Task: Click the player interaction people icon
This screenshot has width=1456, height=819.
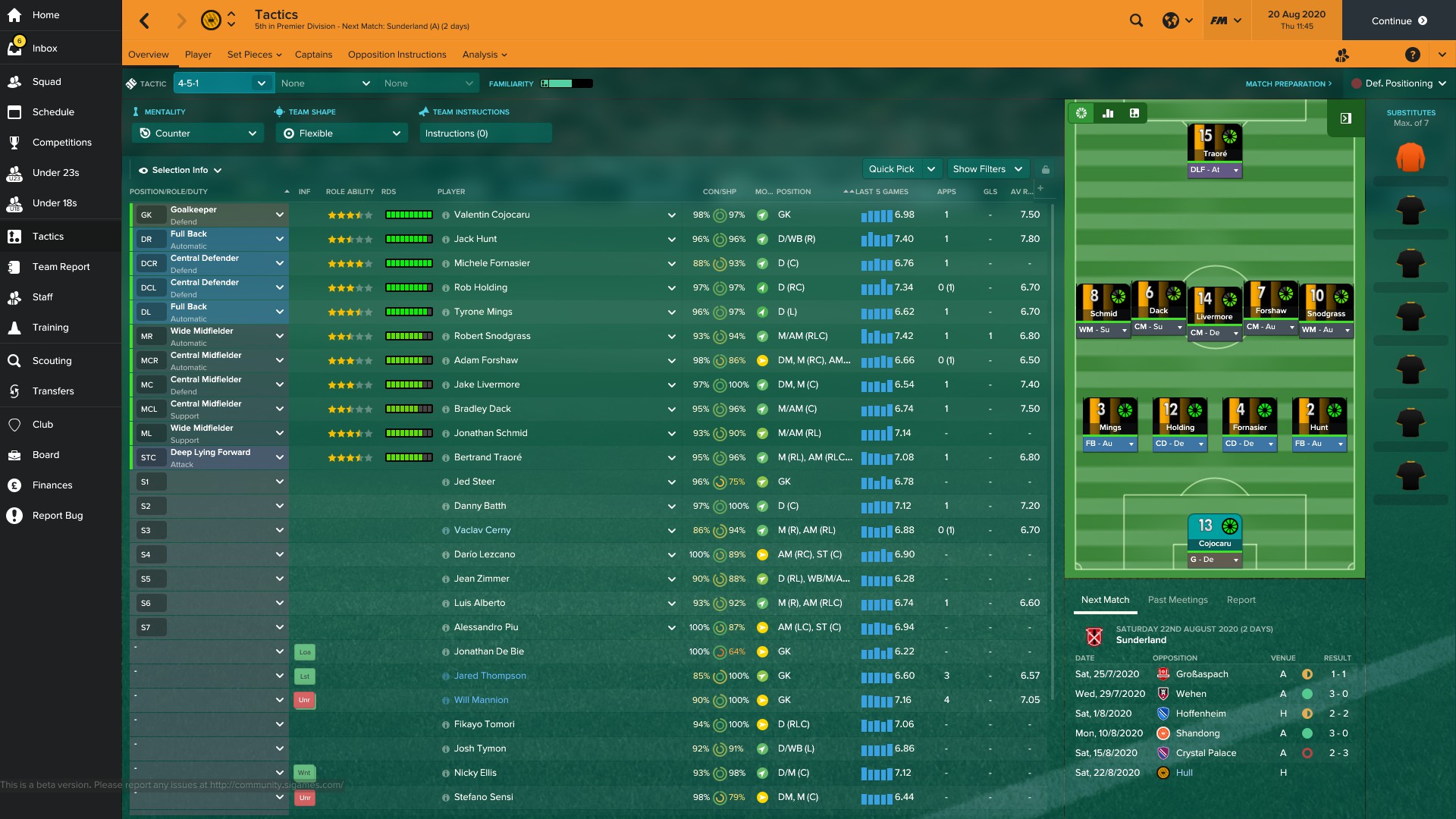Action: pos(1343,55)
